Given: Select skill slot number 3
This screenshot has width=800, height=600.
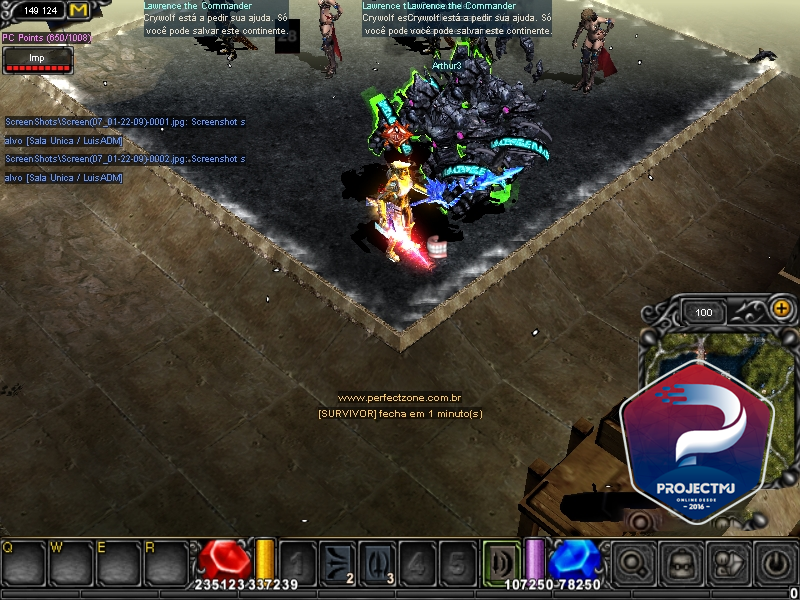Looking at the screenshot, I should [x=376, y=563].
